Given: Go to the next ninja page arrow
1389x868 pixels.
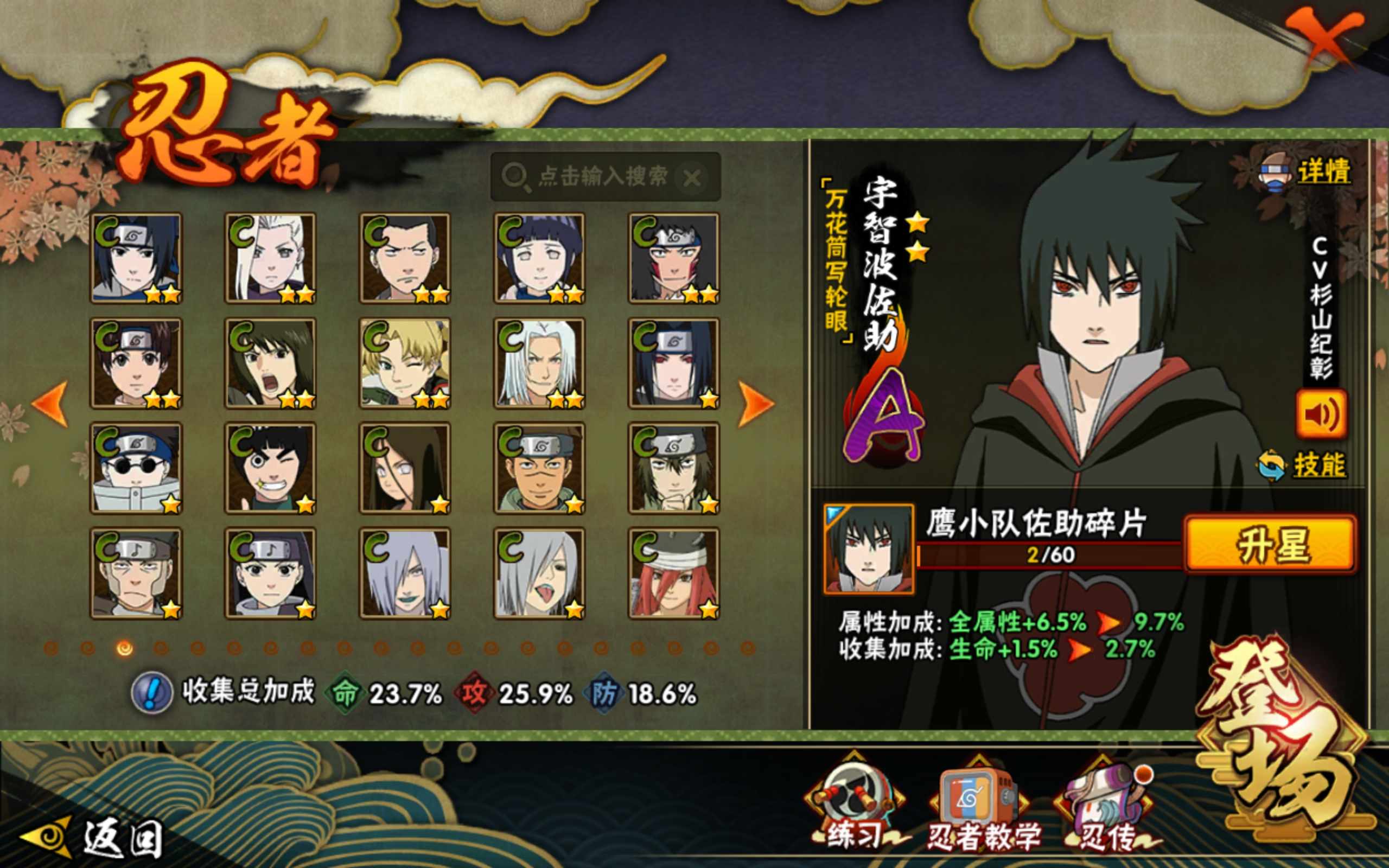Looking at the screenshot, I should click(x=755, y=403).
